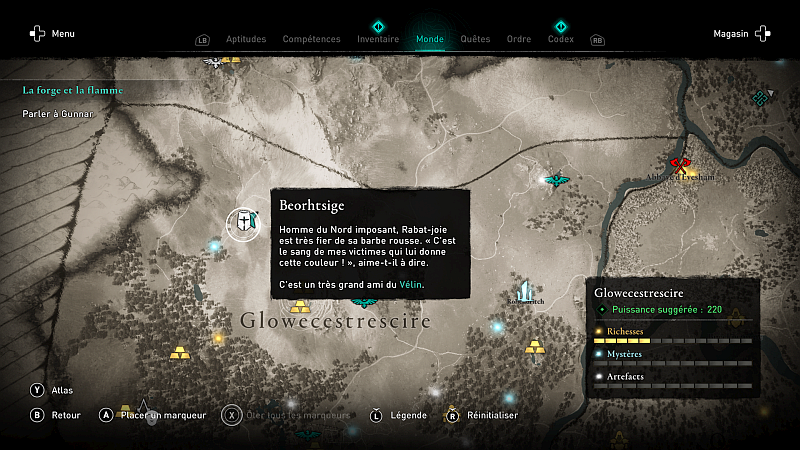Open the Inventaire tab
The width and height of the screenshot is (800, 450).
(378, 40)
